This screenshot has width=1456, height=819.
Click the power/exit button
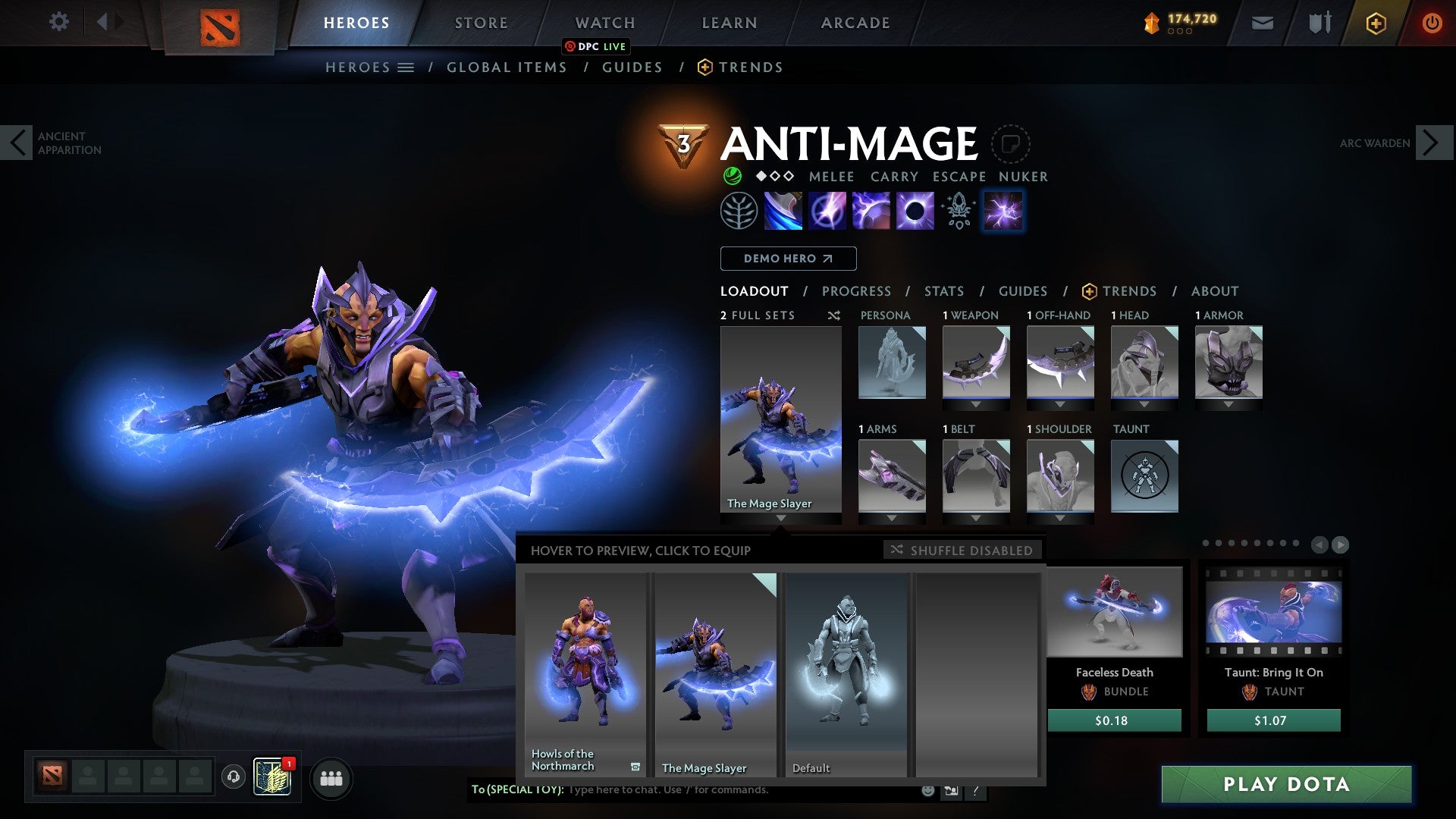pyautogui.click(x=1432, y=23)
